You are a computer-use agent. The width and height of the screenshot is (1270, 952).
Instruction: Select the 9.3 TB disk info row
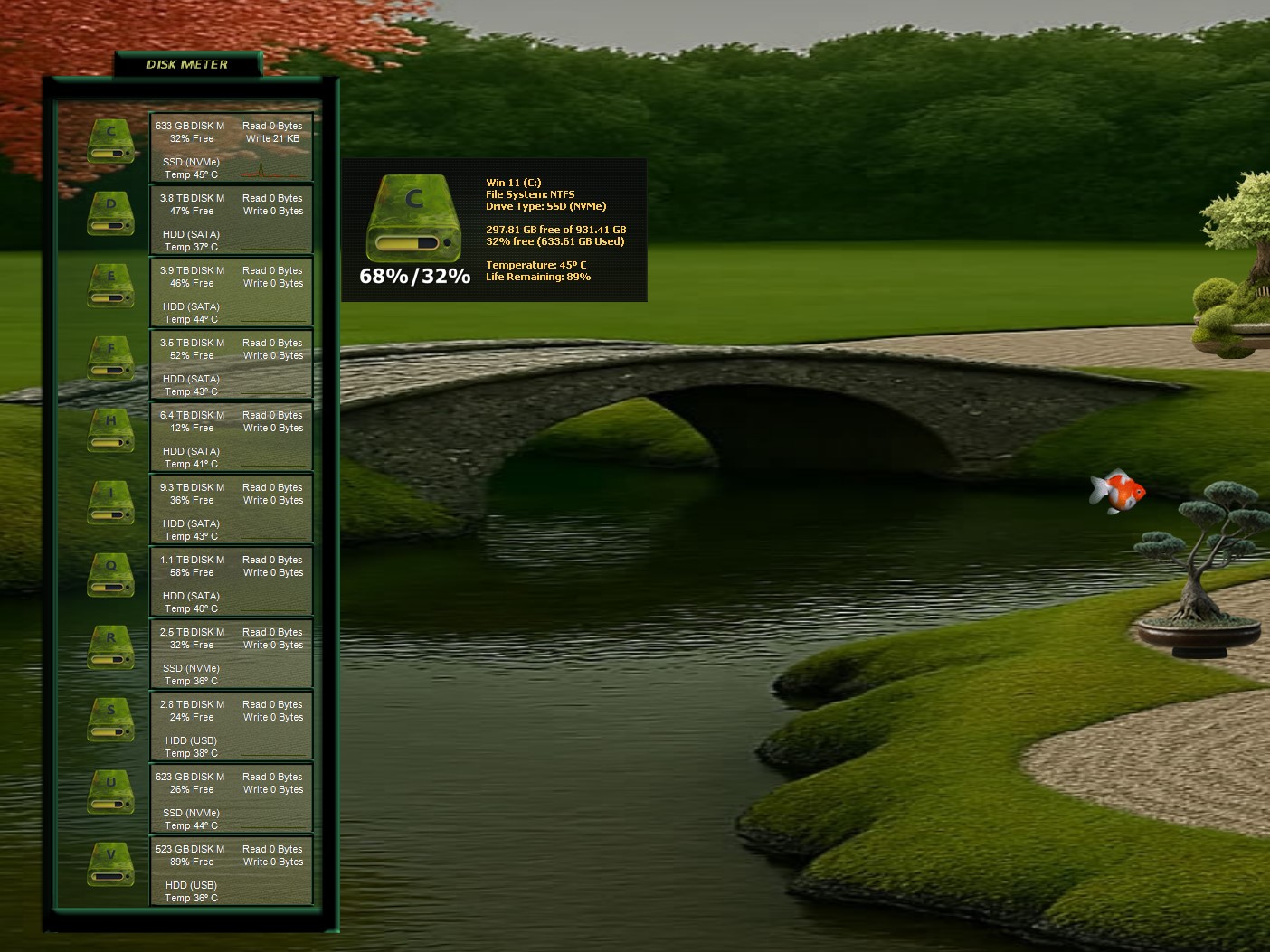(231, 510)
